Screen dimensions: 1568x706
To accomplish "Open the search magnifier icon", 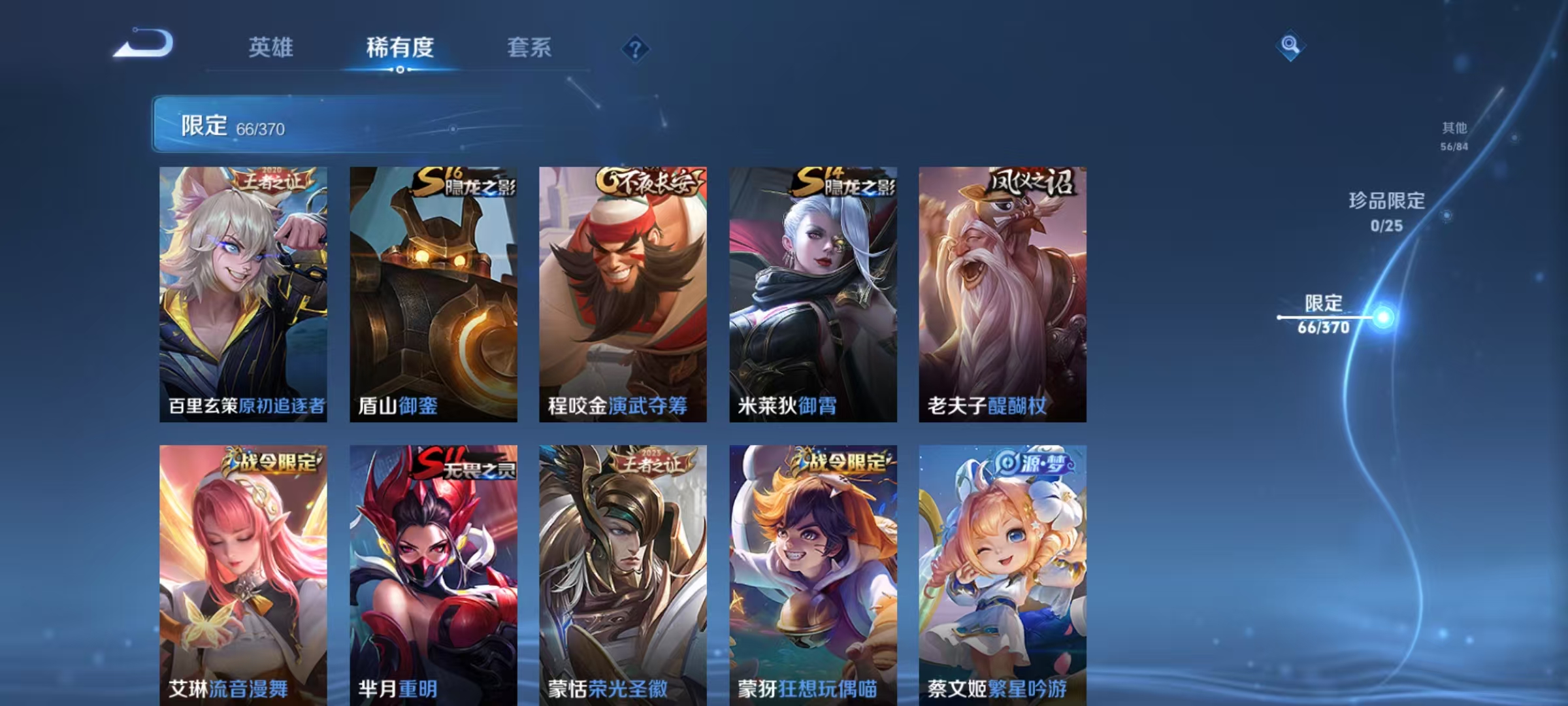I will (x=1289, y=45).
